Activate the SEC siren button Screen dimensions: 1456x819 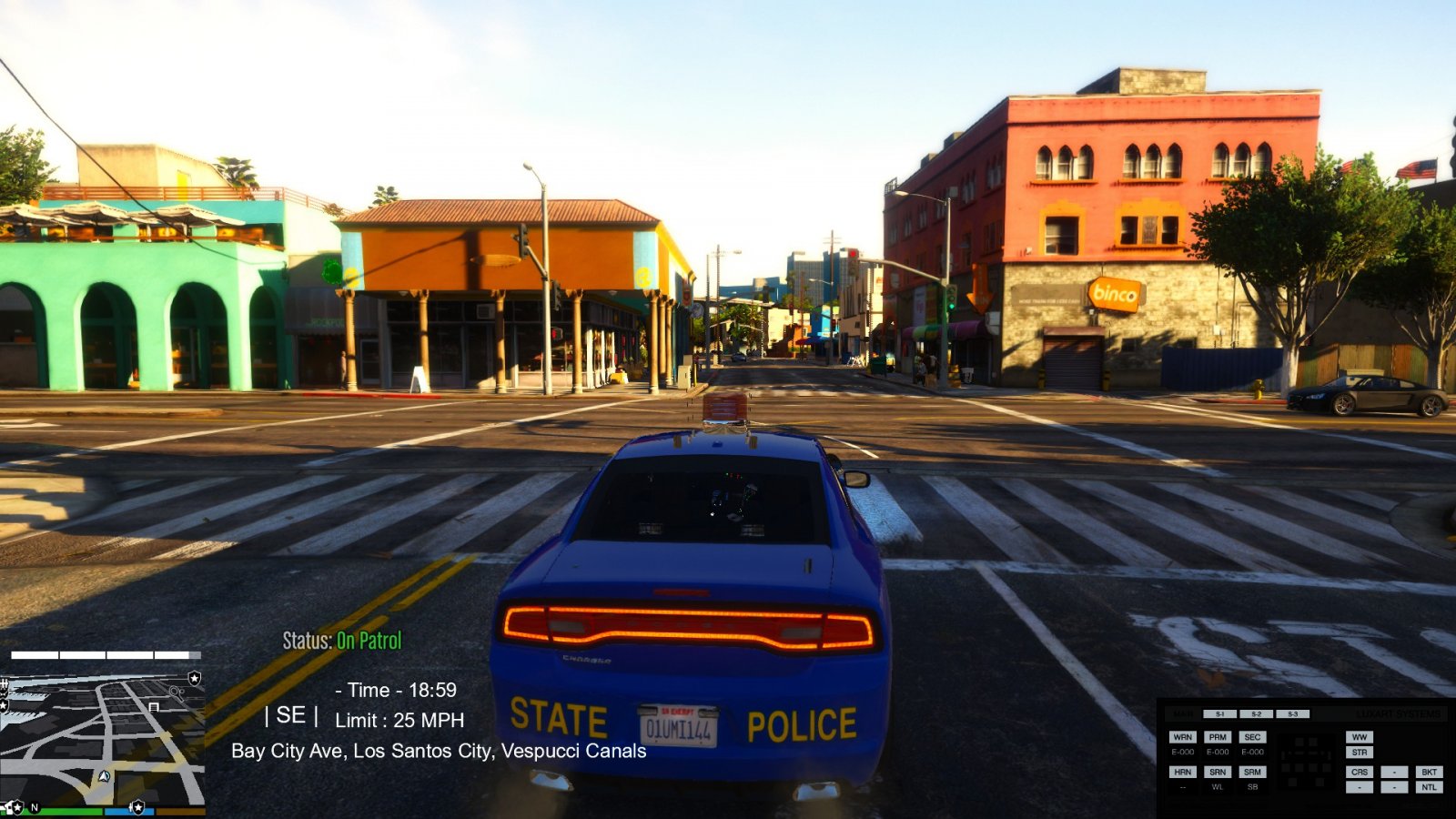(x=1252, y=737)
